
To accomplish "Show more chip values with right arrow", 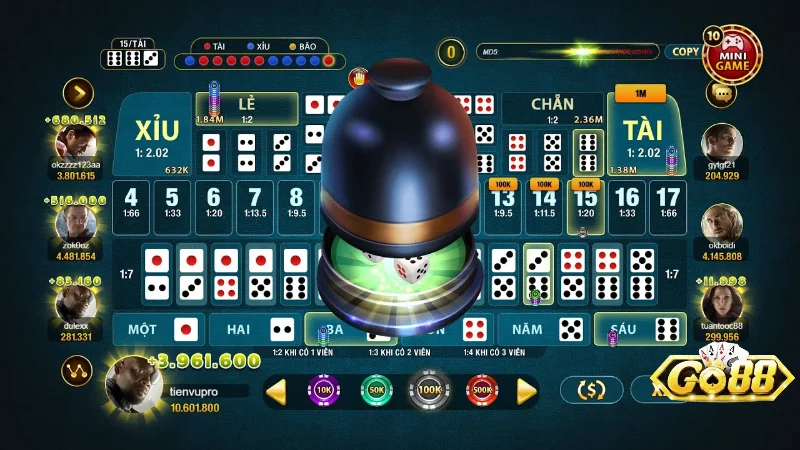I will click(527, 390).
